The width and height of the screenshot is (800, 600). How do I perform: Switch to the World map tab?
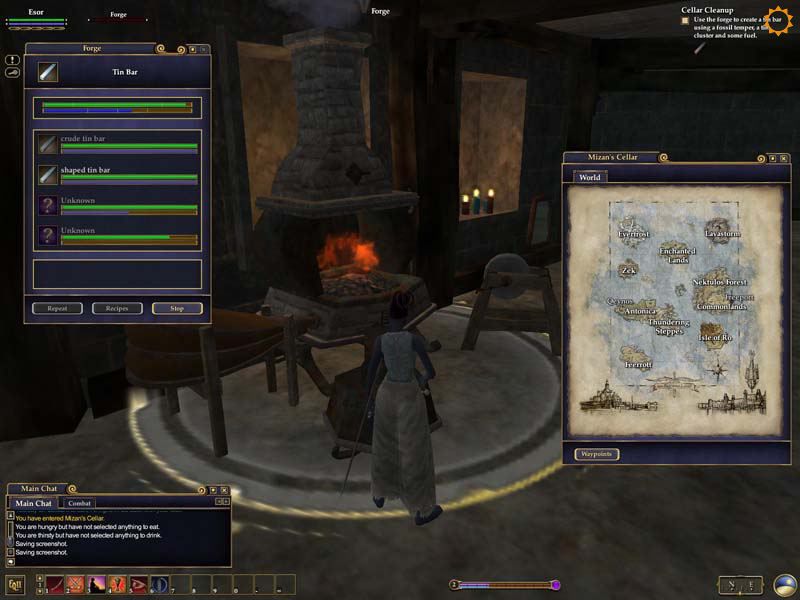589,177
